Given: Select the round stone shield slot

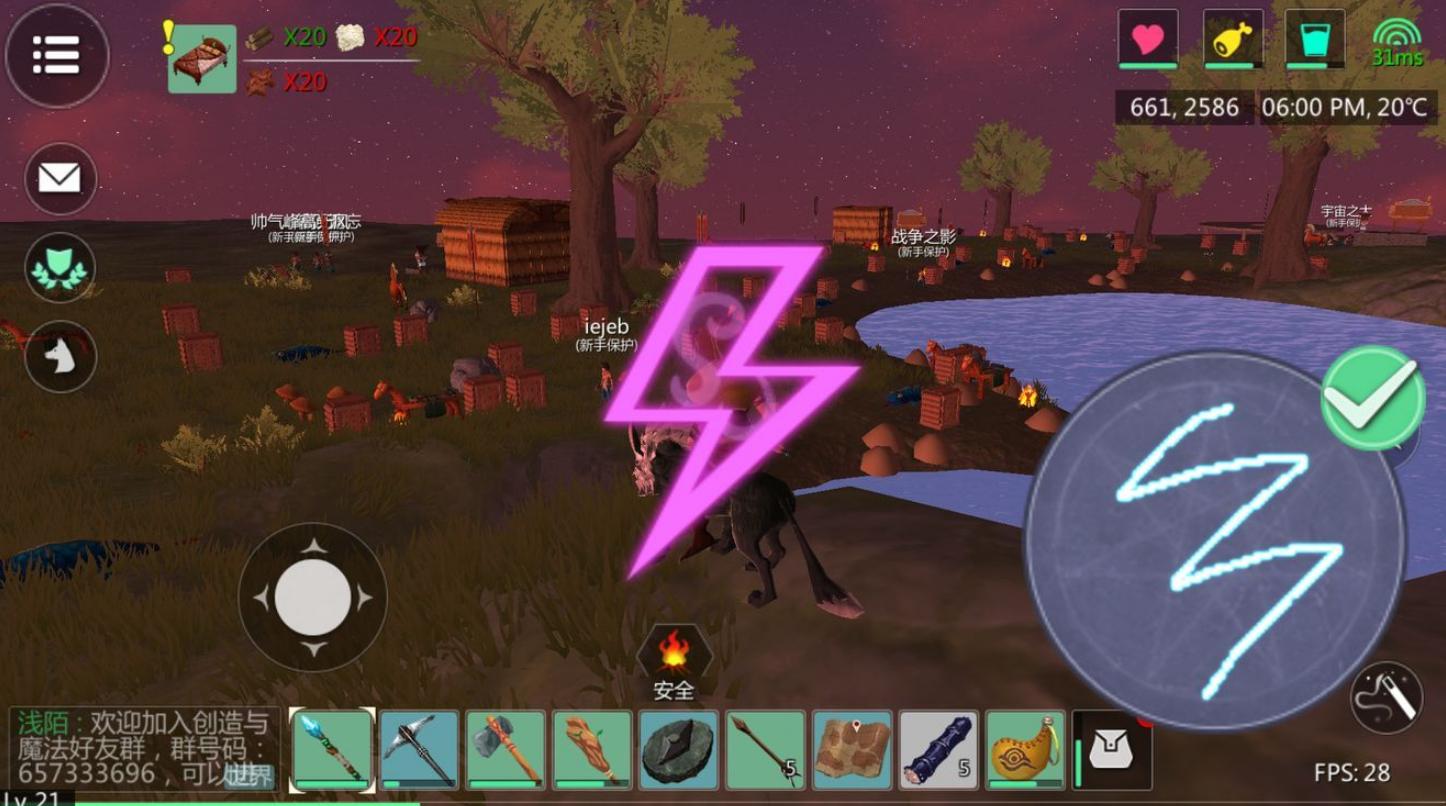Looking at the screenshot, I should pos(679,749).
